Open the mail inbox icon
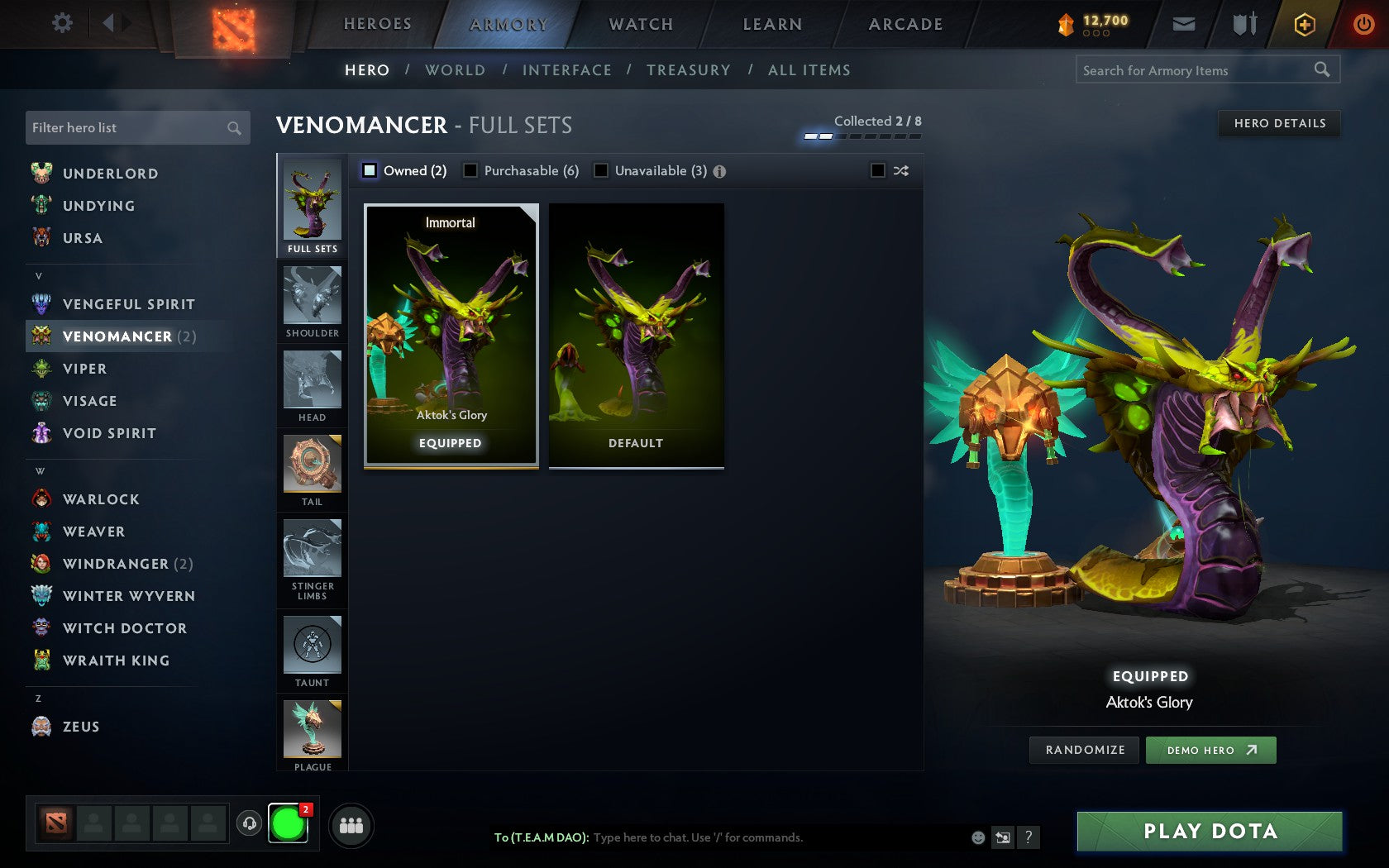Viewport: 1389px width, 868px height. tap(1184, 24)
